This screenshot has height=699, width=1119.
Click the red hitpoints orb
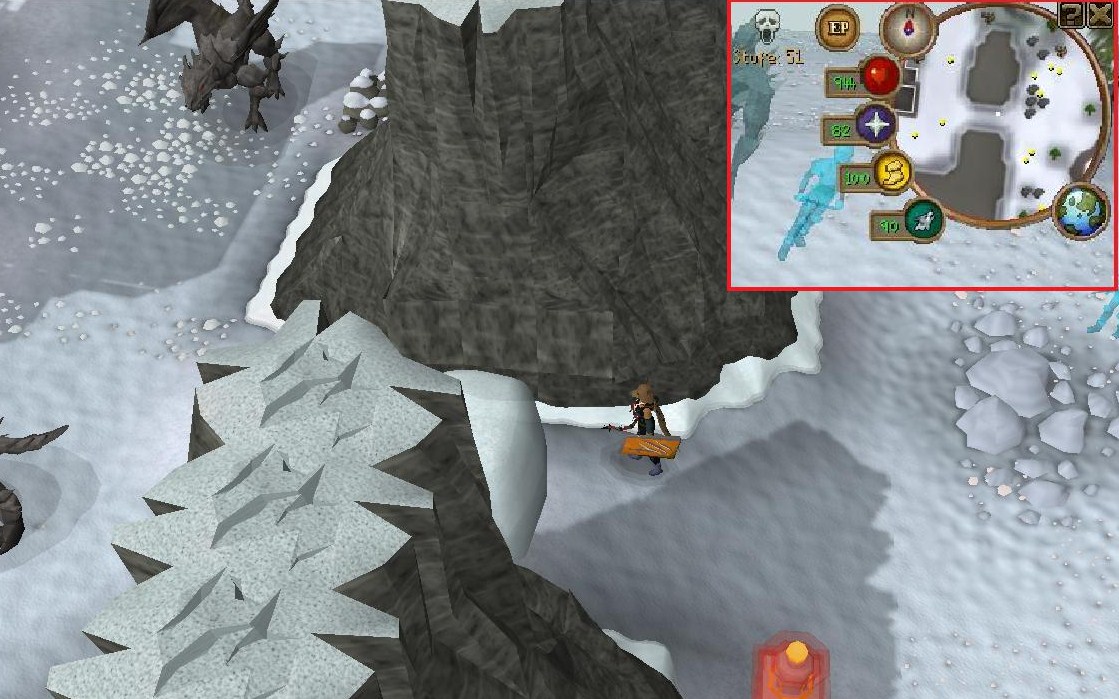coord(881,75)
